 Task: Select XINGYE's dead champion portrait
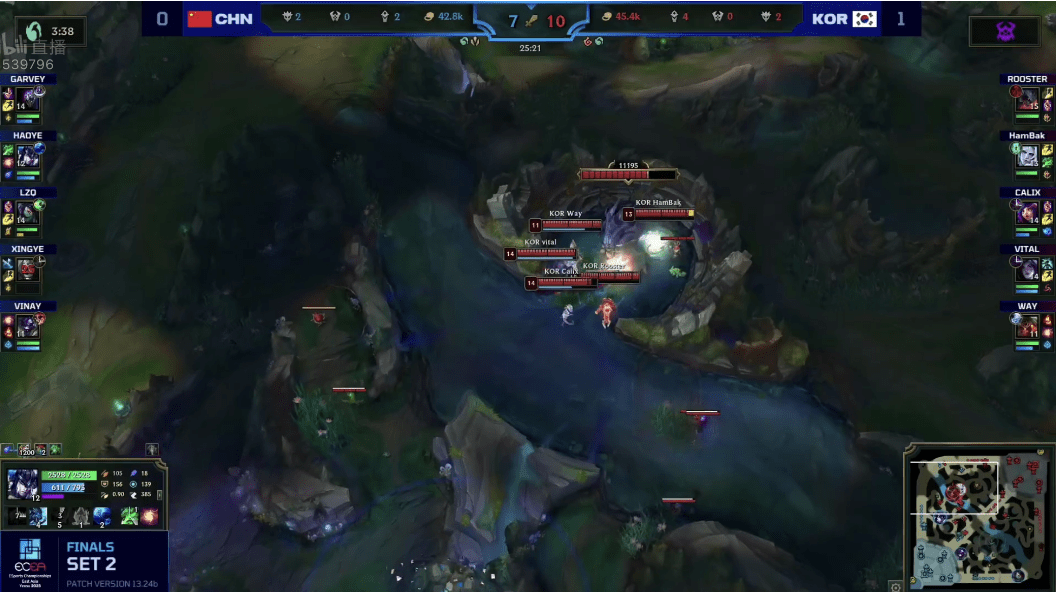[x=27, y=268]
